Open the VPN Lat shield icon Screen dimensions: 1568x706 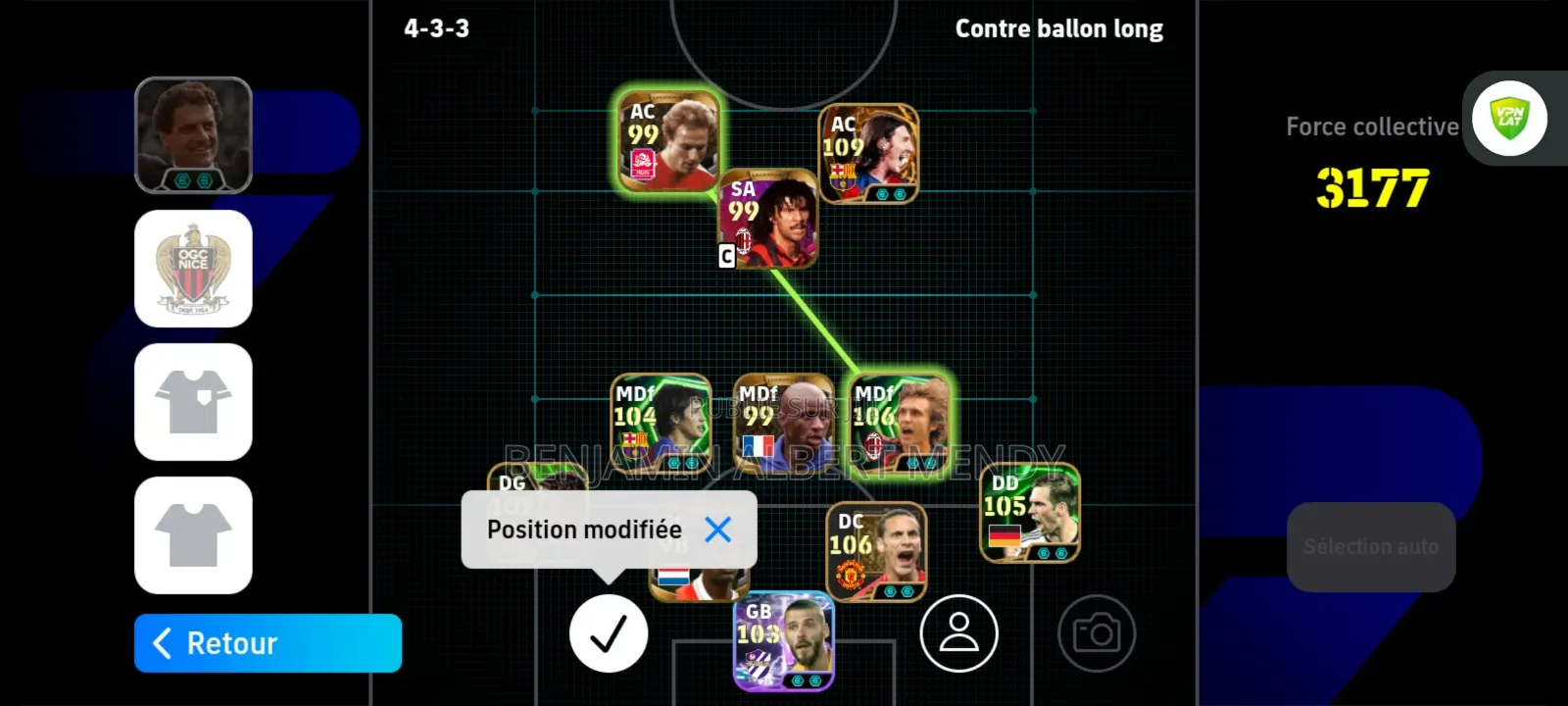point(1510,118)
